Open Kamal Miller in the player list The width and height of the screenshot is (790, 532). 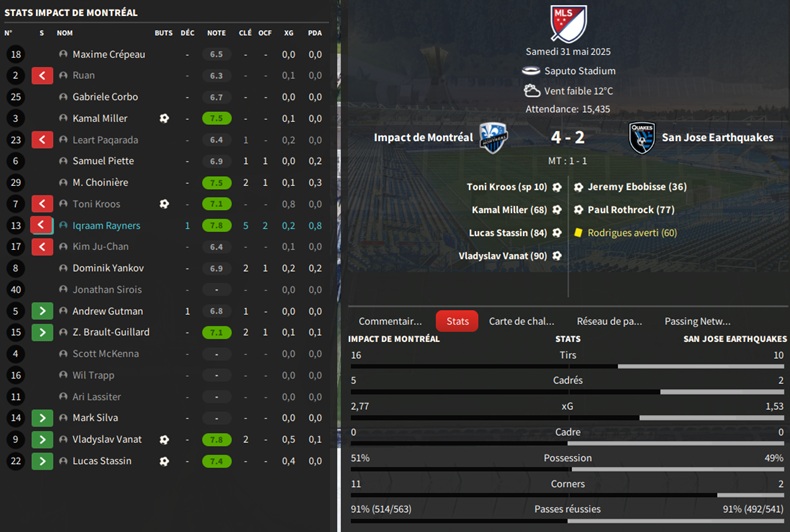99,118
